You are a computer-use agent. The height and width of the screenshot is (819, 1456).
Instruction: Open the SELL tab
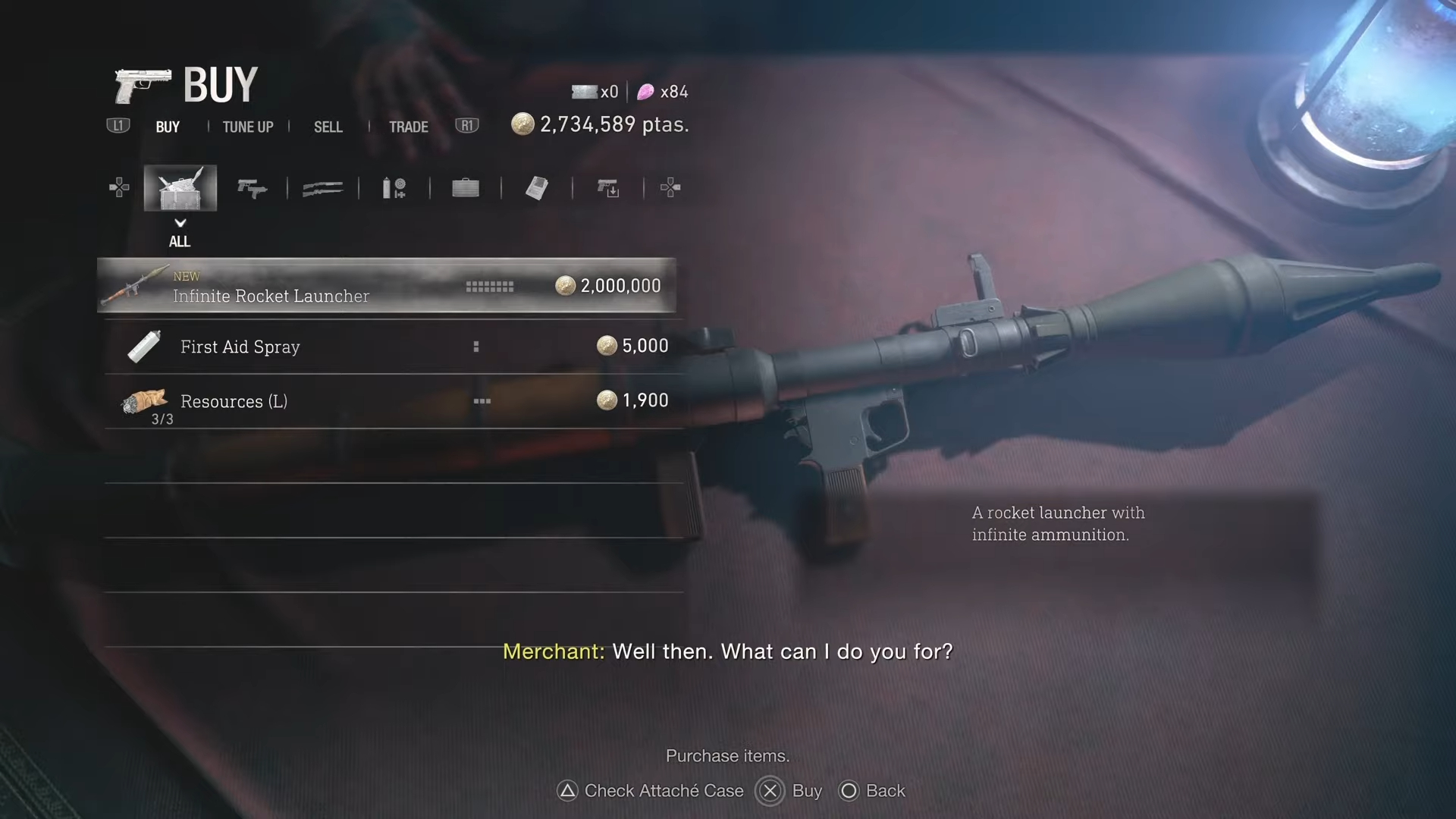point(328,127)
